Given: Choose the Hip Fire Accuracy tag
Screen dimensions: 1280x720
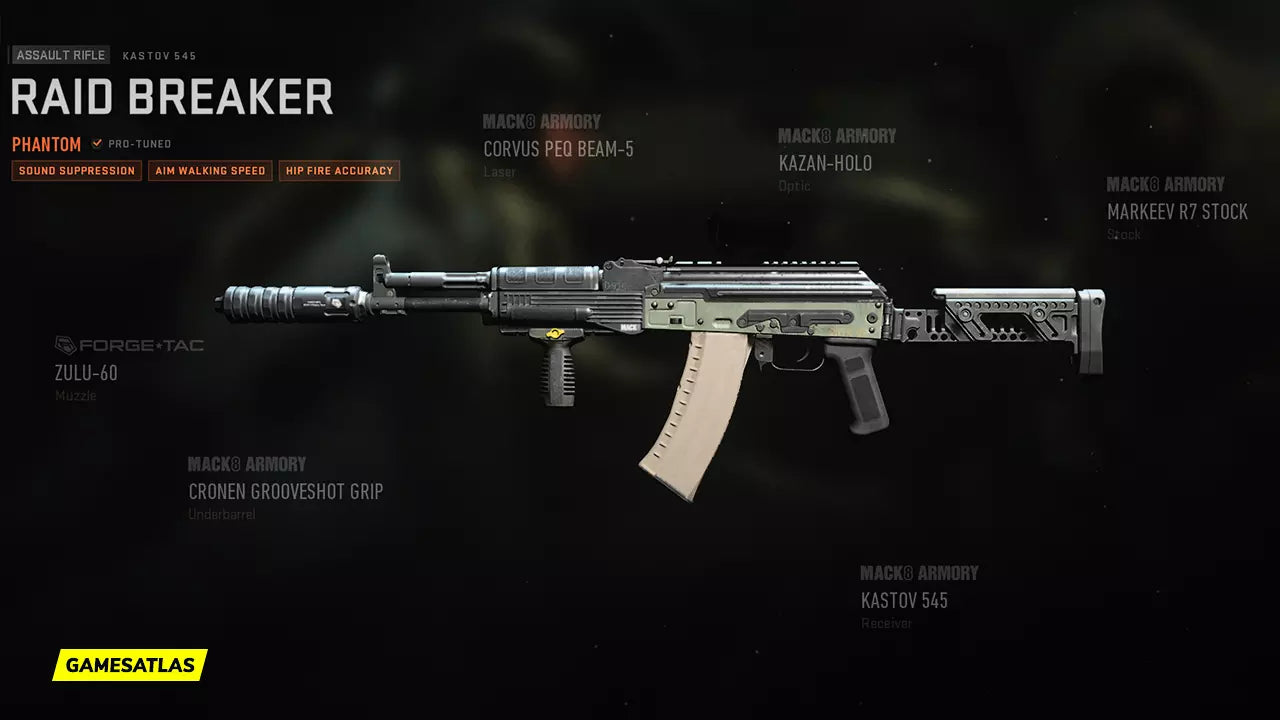Looking at the screenshot, I should tap(339, 171).
